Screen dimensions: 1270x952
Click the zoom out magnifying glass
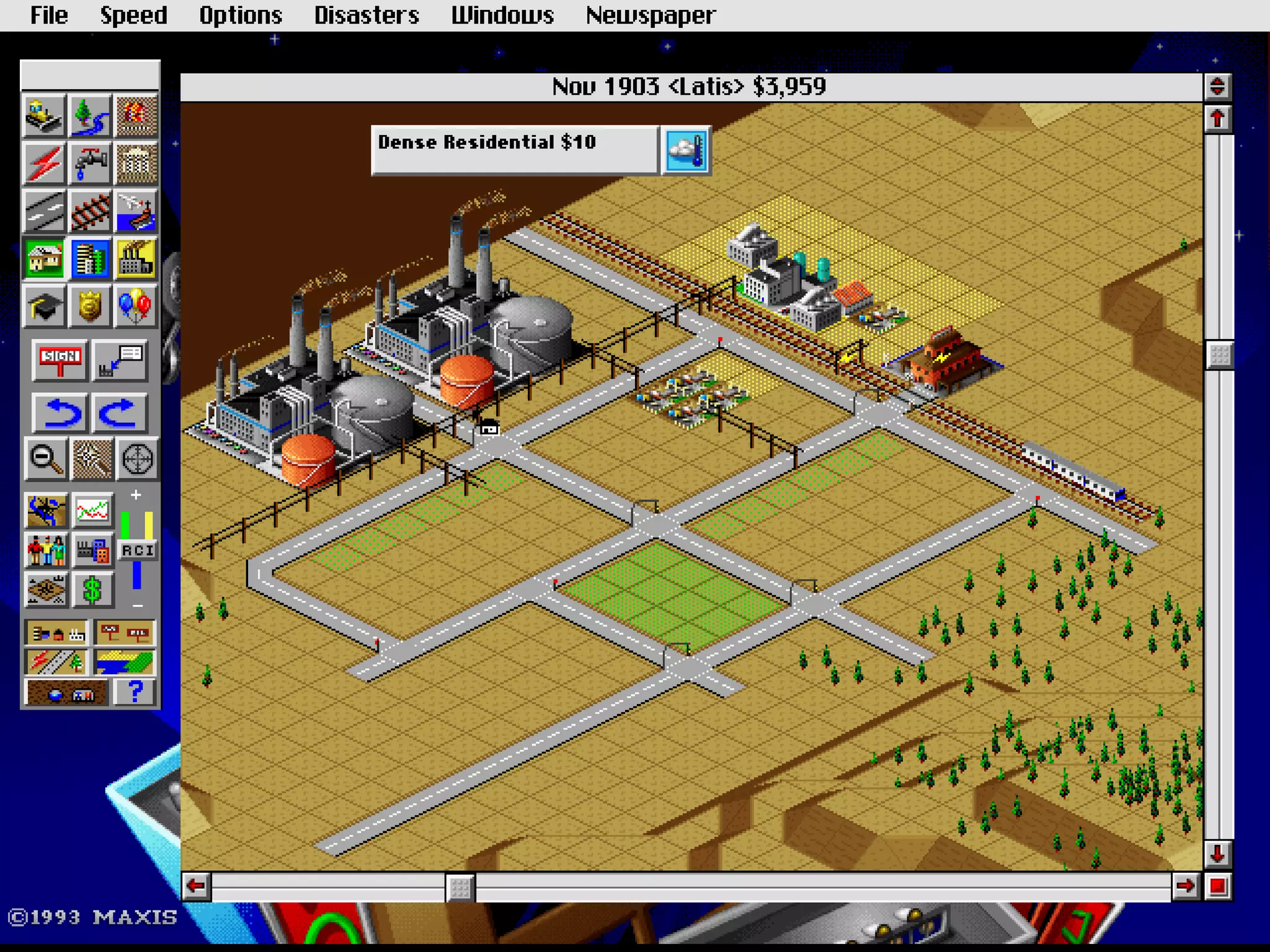[x=45, y=459]
